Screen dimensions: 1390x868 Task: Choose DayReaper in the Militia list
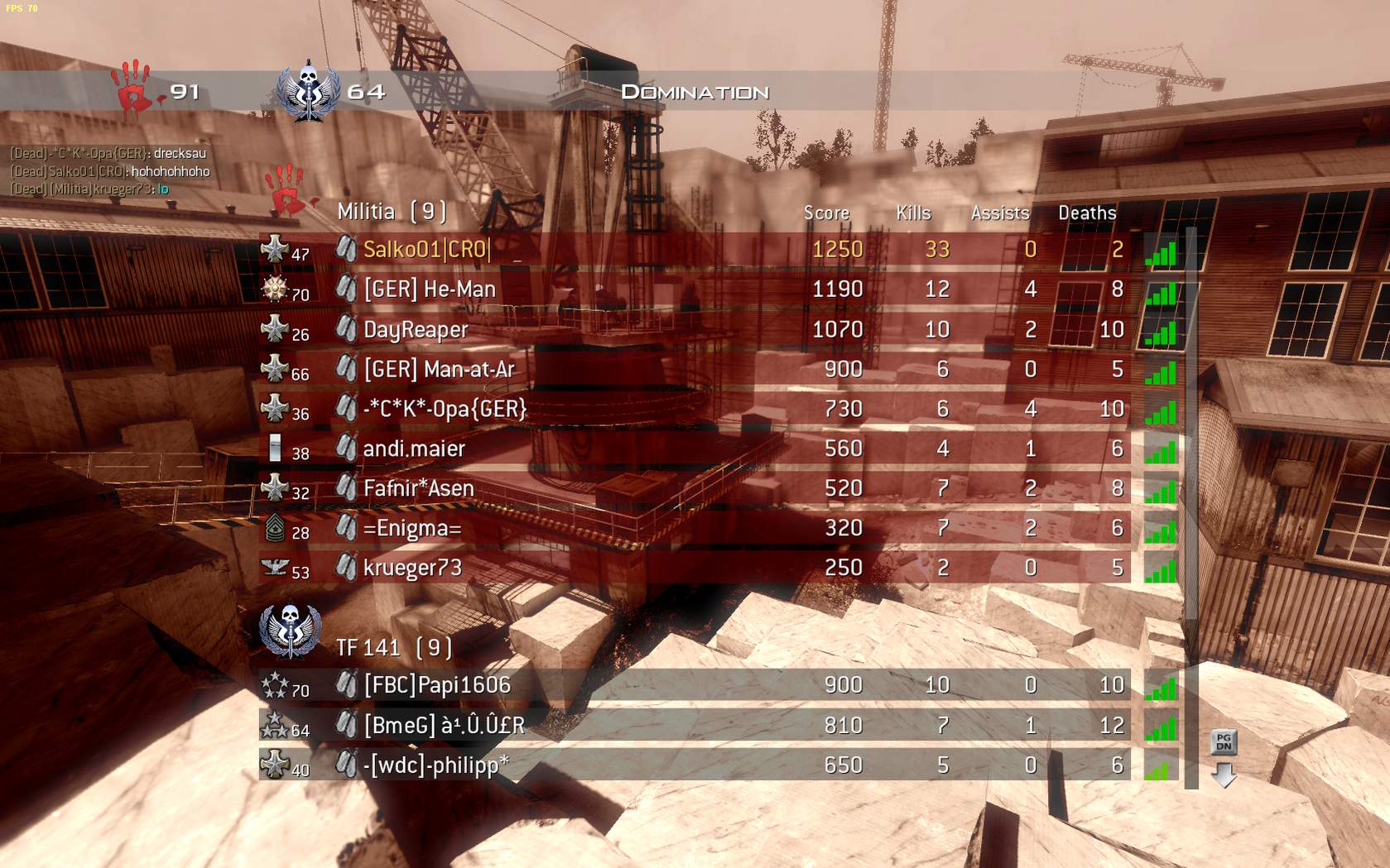[416, 329]
